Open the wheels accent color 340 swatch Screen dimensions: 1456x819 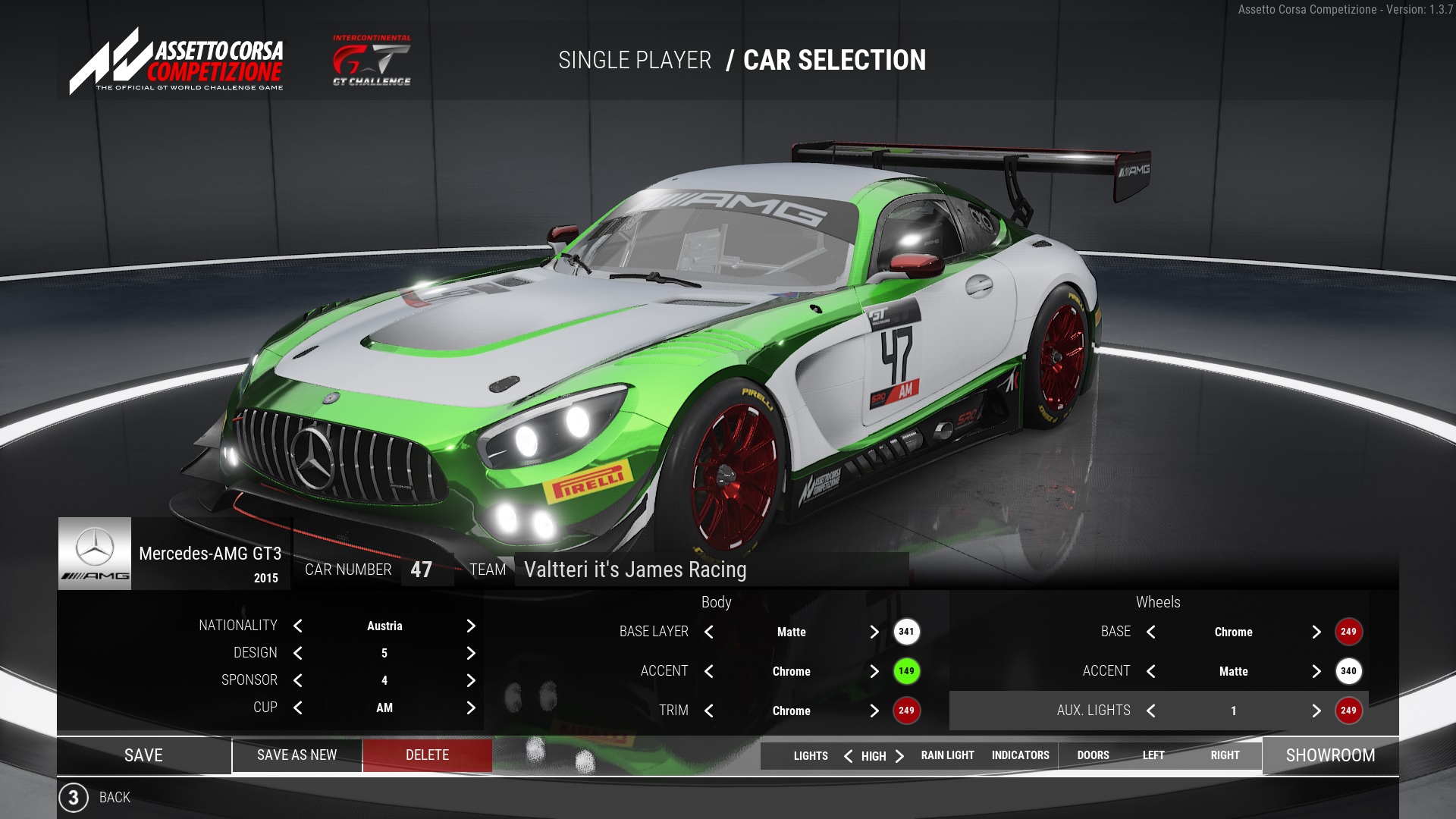1348,671
